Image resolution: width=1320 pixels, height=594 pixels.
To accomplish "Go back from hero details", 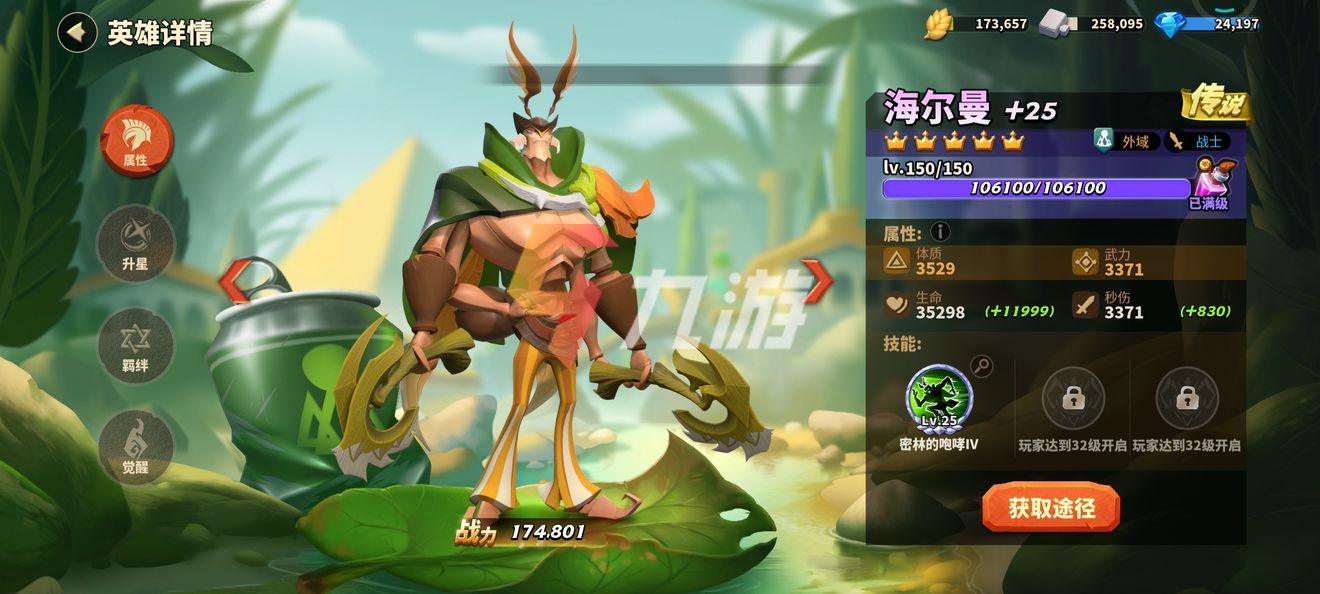I will coord(77,32).
